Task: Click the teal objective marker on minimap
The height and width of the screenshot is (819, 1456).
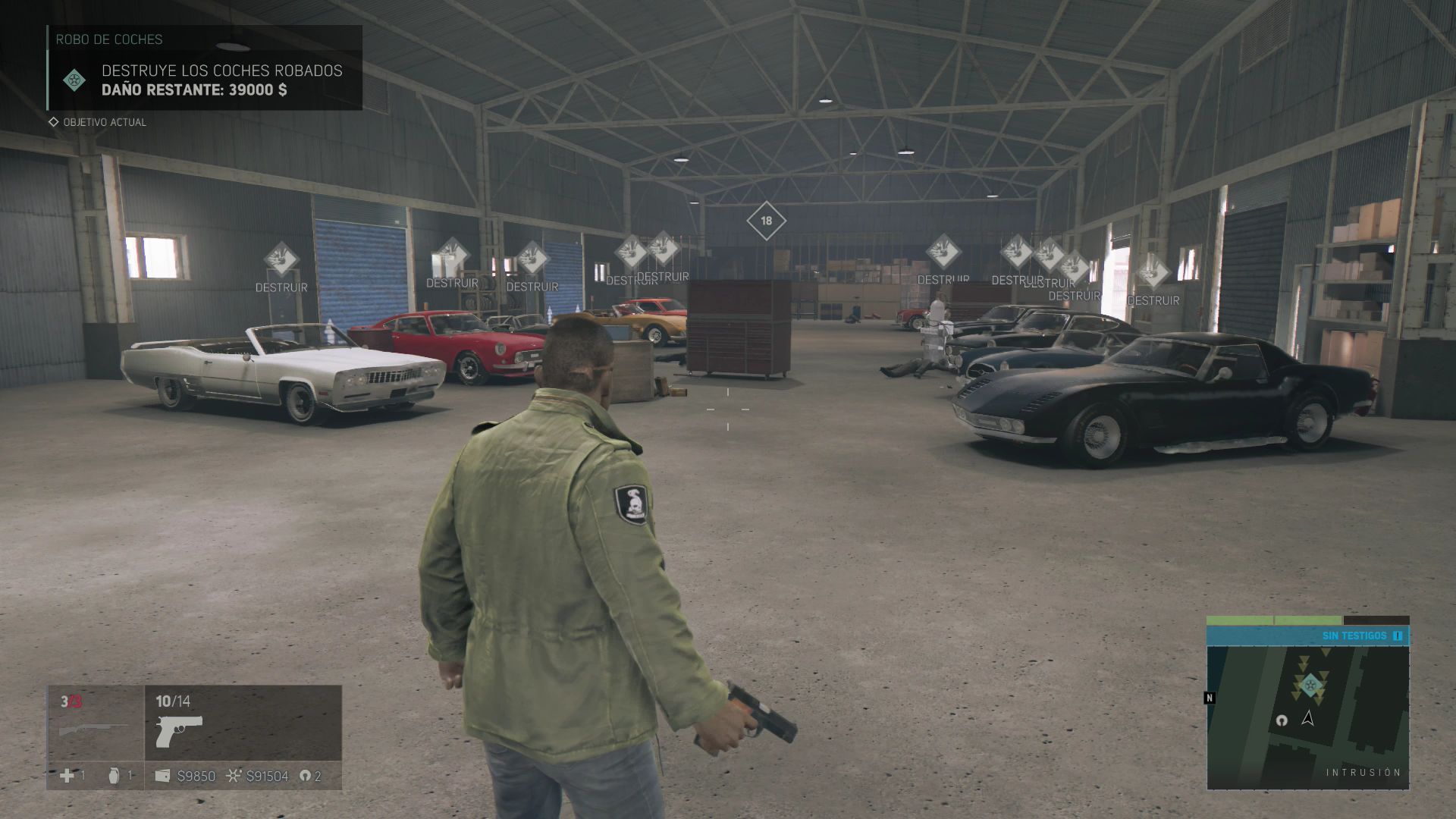Action: [x=1310, y=686]
